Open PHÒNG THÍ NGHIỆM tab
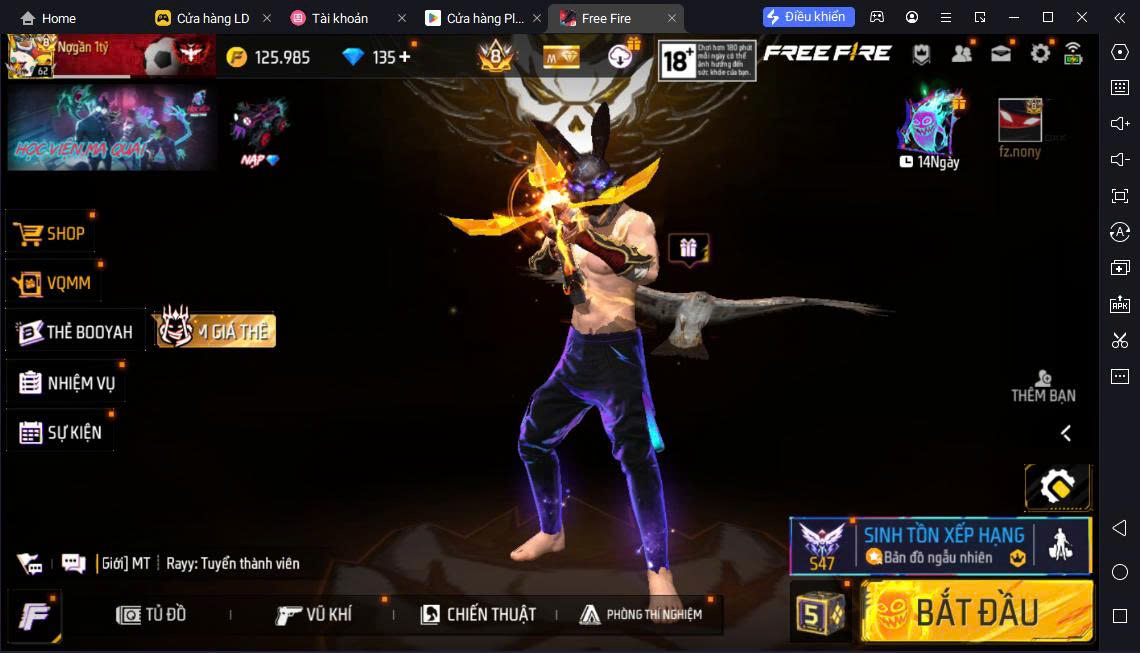 [641, 614]
